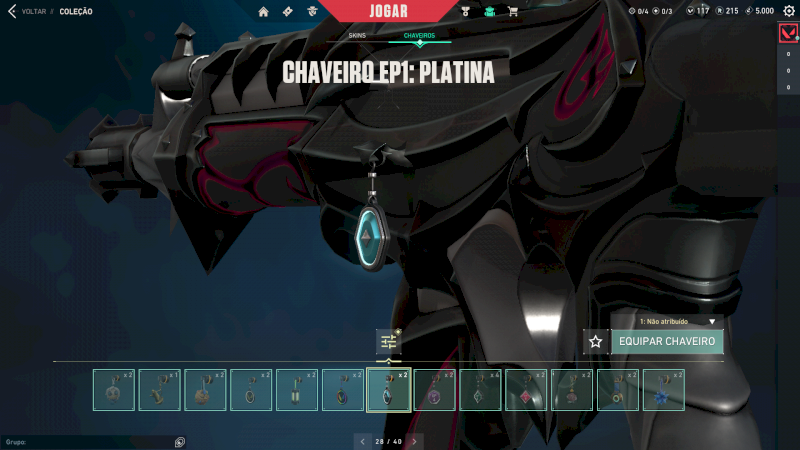Screen dimensions: 800x450
Task: Go back using the Voltar arrow
Action: (12, 12)
